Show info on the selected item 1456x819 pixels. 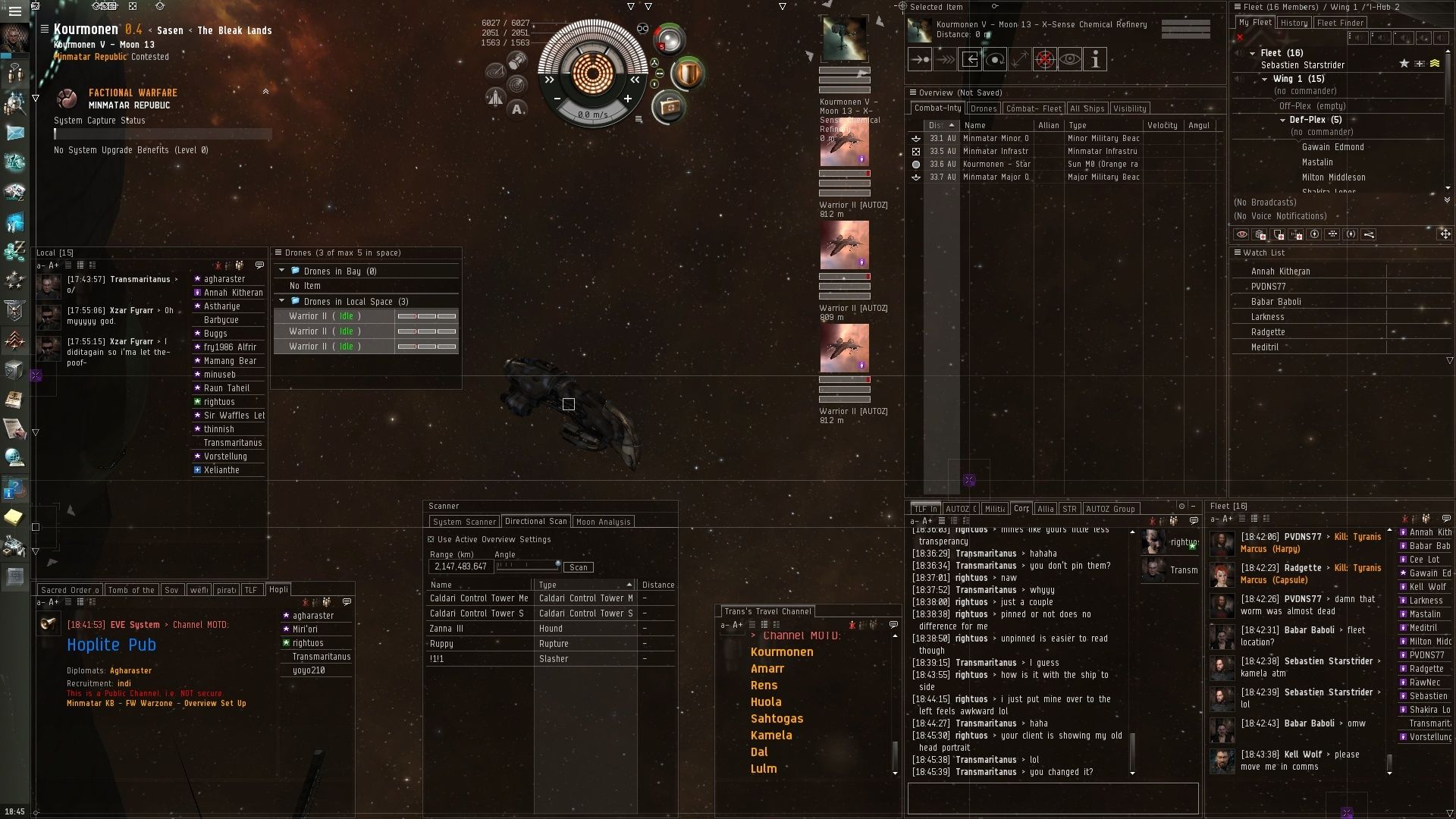point(1094,59)
